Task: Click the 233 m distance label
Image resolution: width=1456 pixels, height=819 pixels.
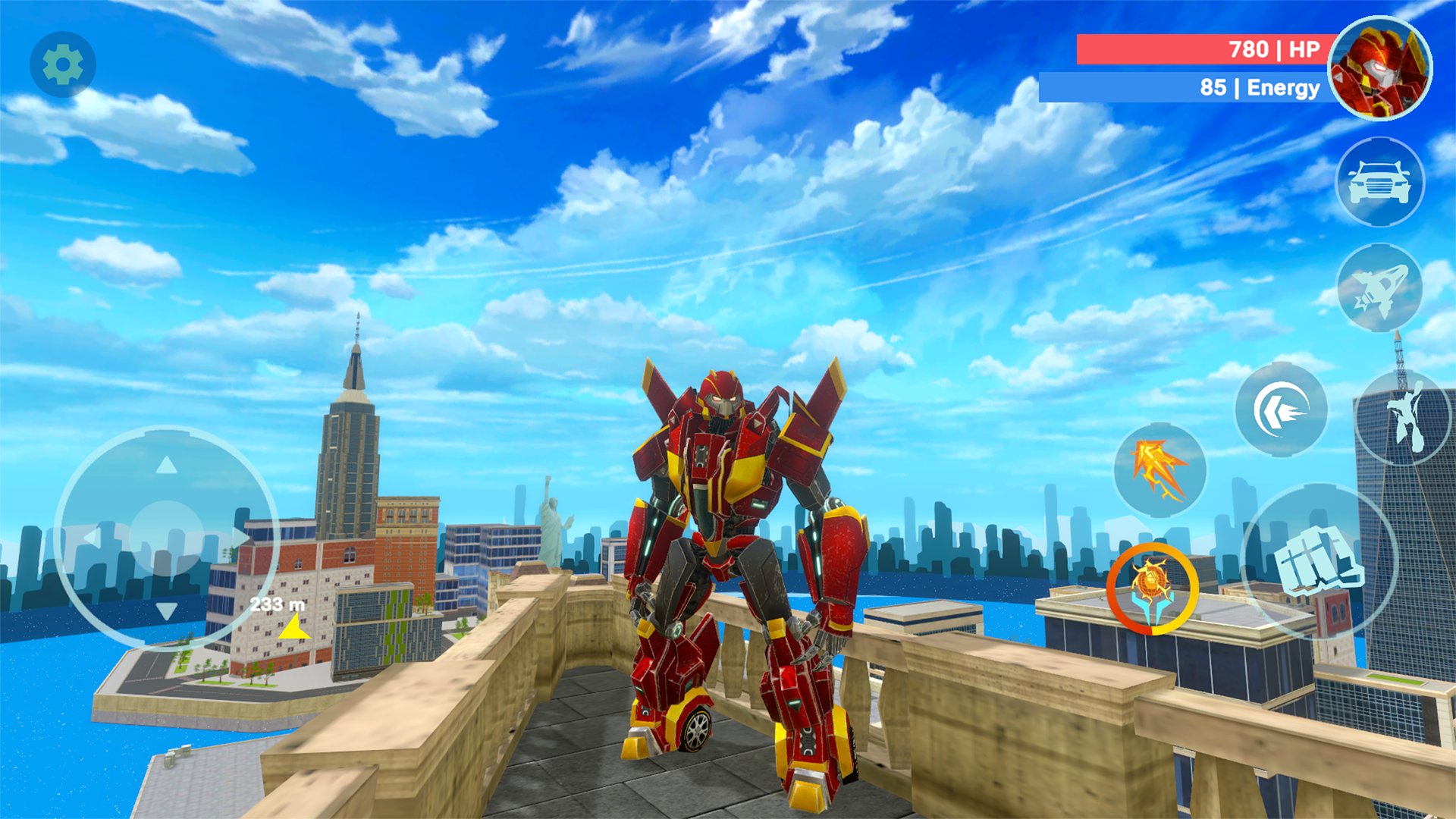Action: coord(277,606)
